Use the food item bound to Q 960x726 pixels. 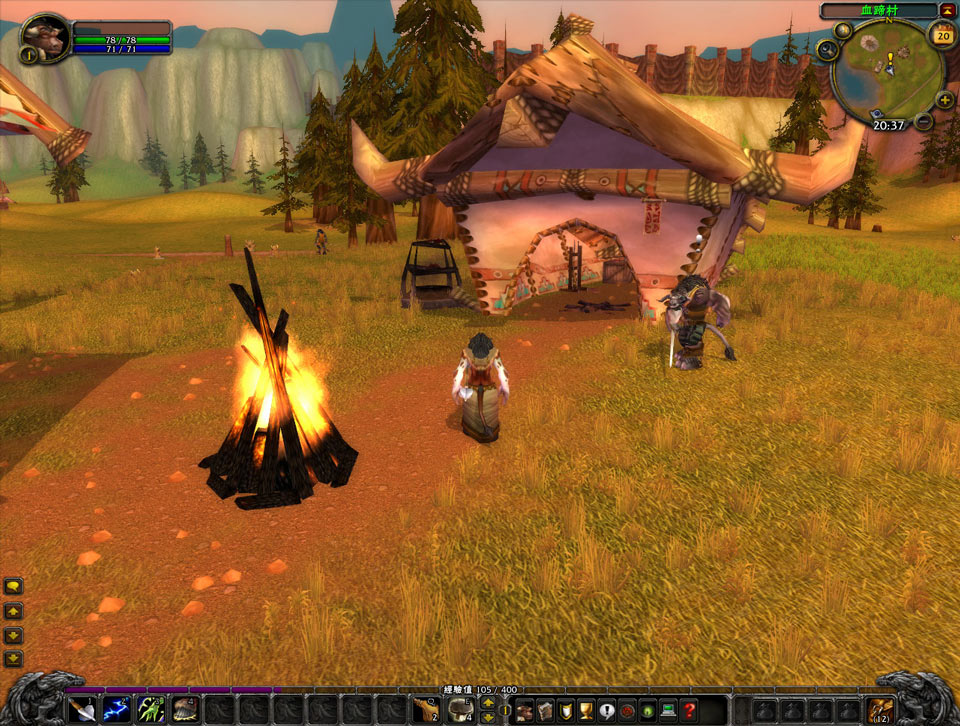pos(427,711)
